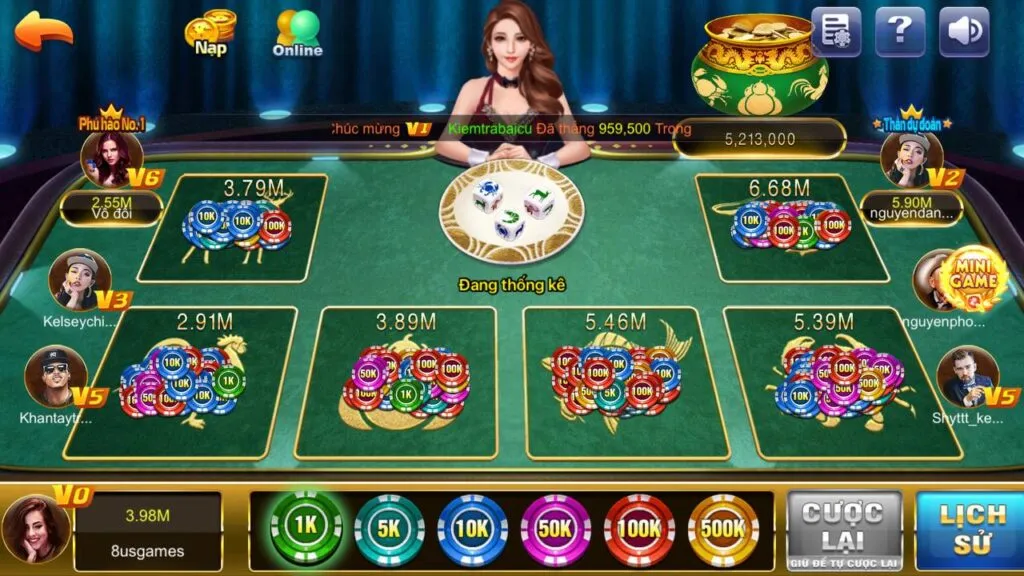The image size is (1024, 576).
Task: Open the bet records list icon
Action: coord(836,32)
